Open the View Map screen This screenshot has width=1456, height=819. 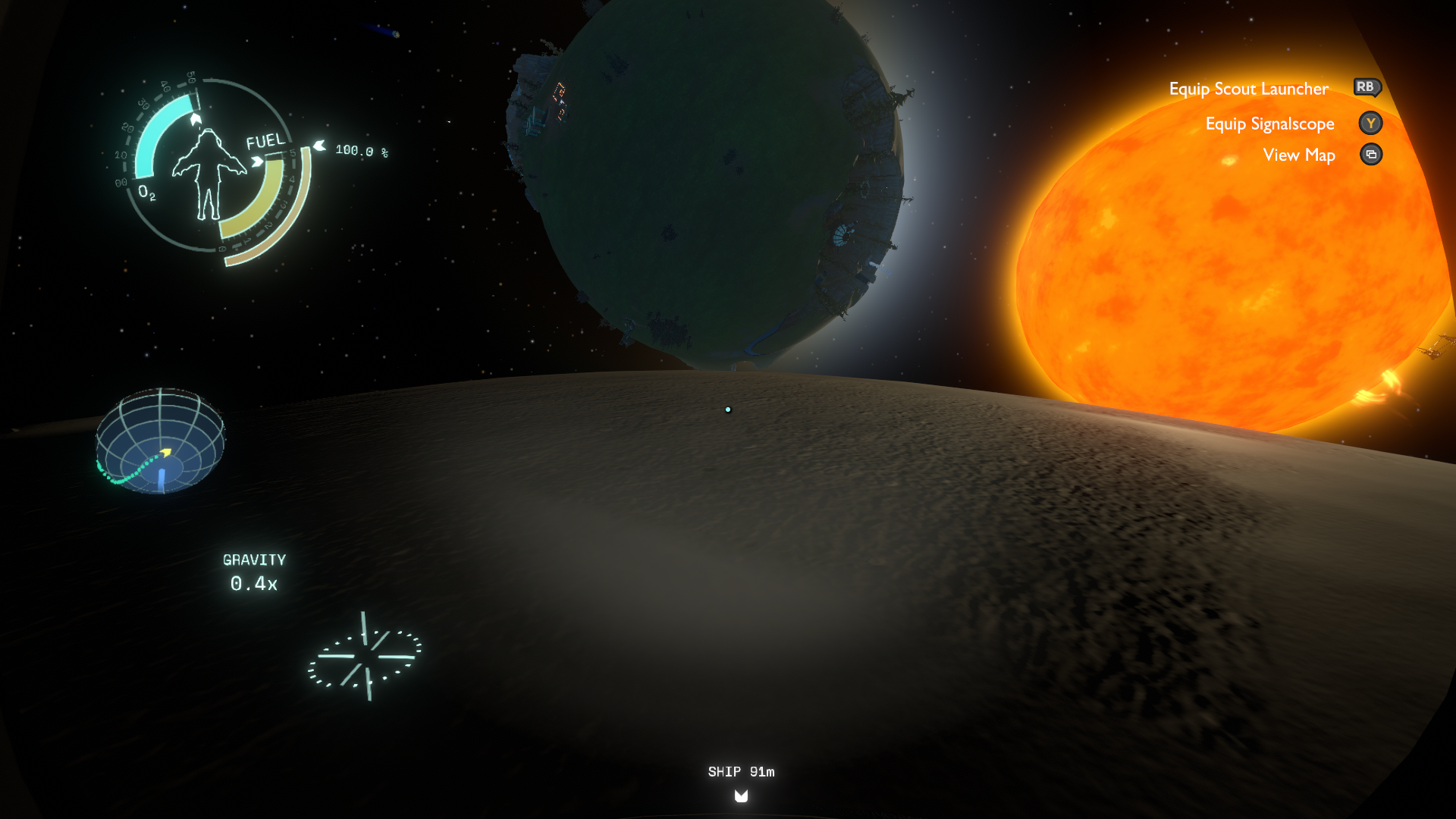[1299, 155]
